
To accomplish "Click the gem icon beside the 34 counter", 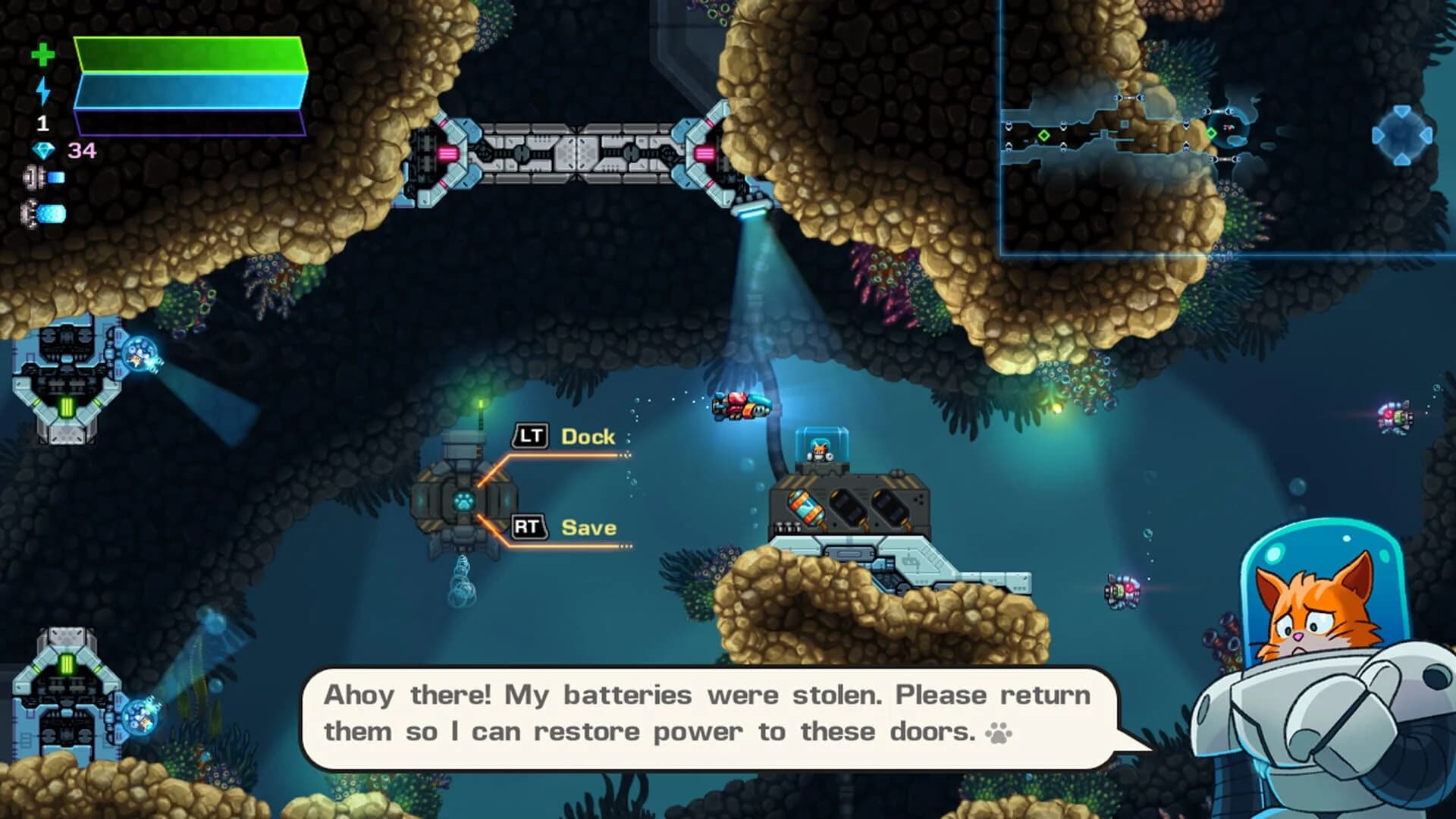I will click(x=43, y=150).
